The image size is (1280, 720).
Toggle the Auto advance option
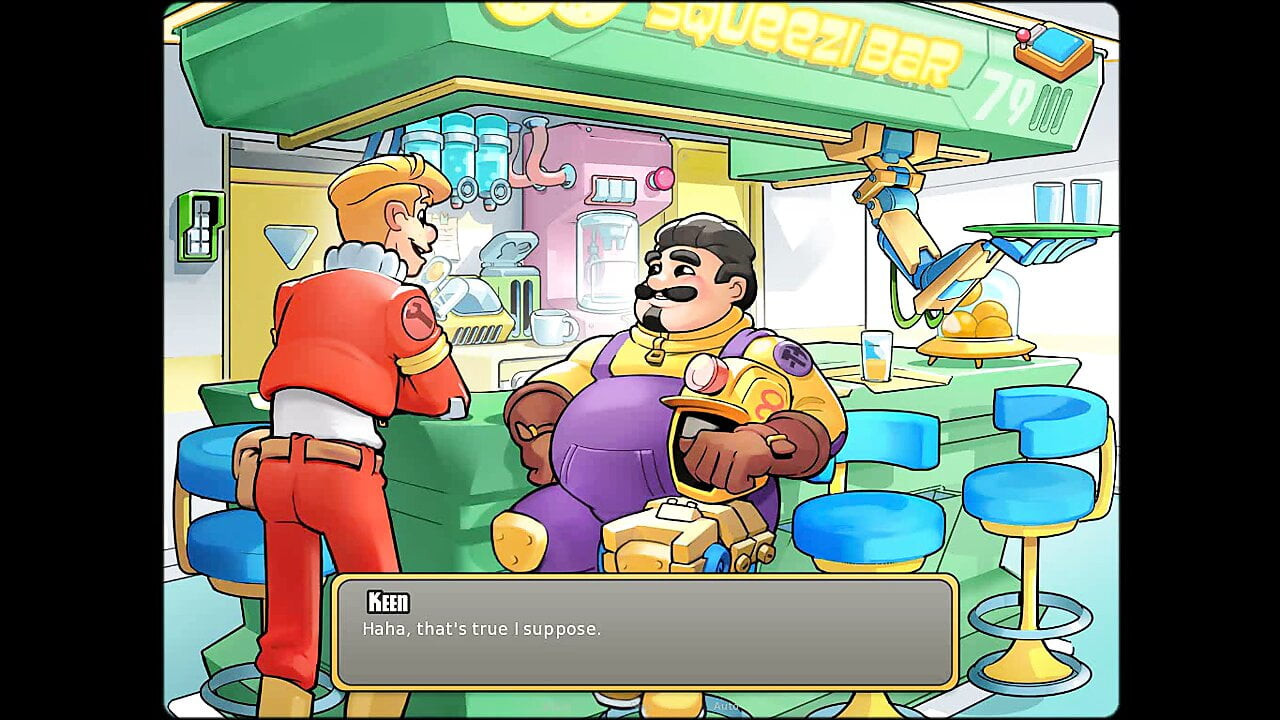pyautogui.click(x=724, y=706)
